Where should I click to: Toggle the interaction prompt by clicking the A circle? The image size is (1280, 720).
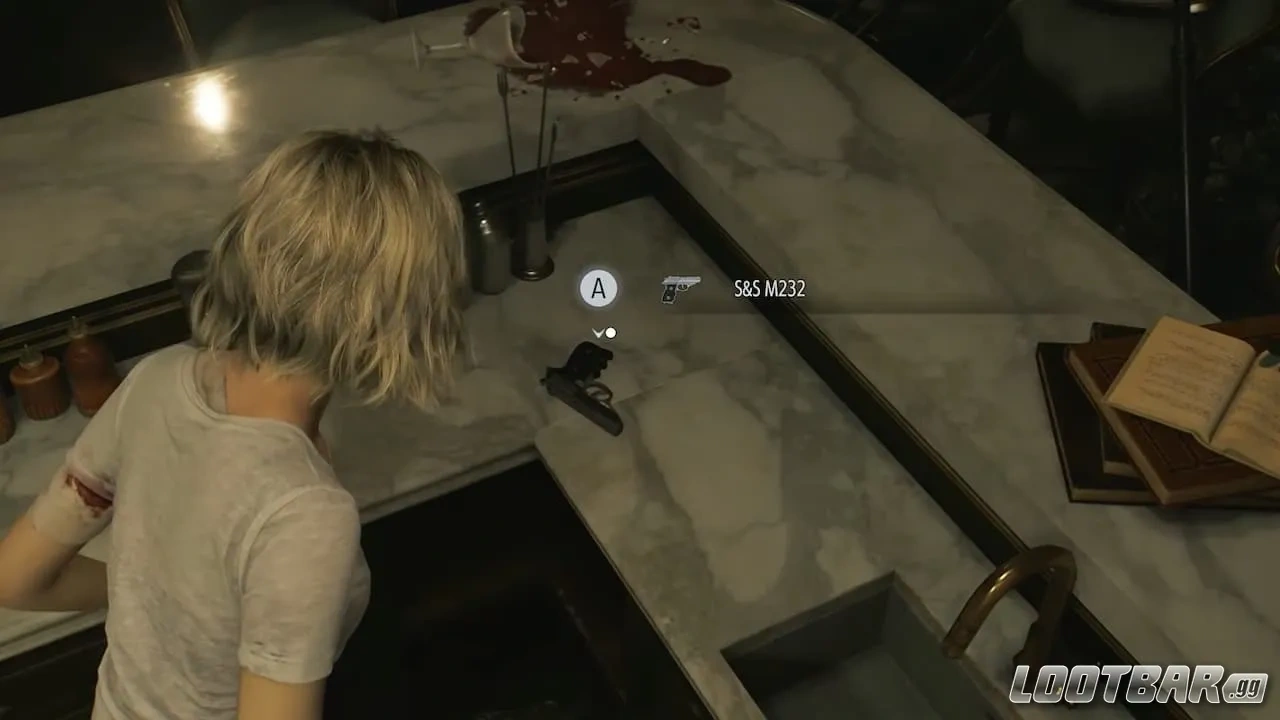(x=600, y=289)
